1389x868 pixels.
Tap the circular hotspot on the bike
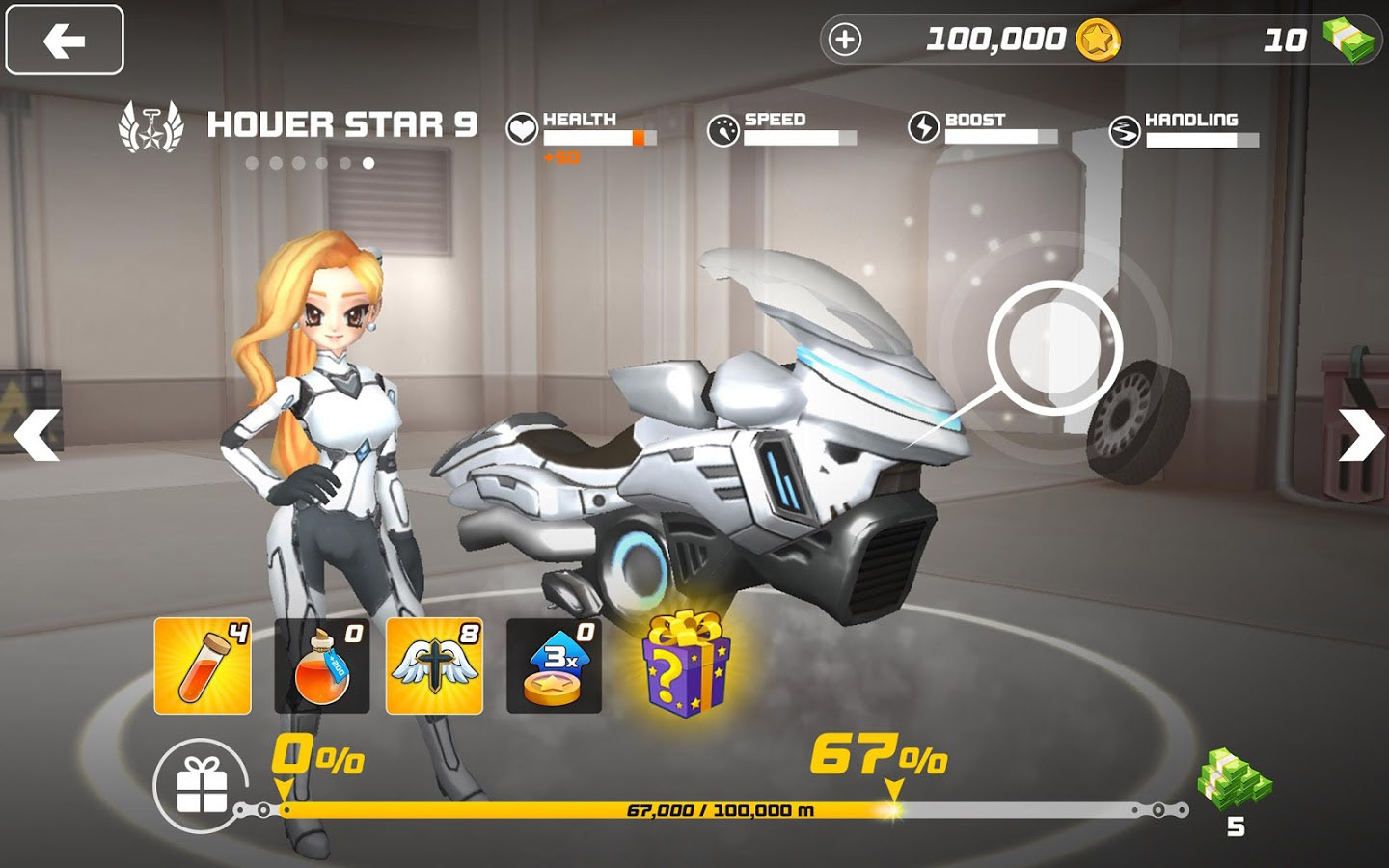1054,347
